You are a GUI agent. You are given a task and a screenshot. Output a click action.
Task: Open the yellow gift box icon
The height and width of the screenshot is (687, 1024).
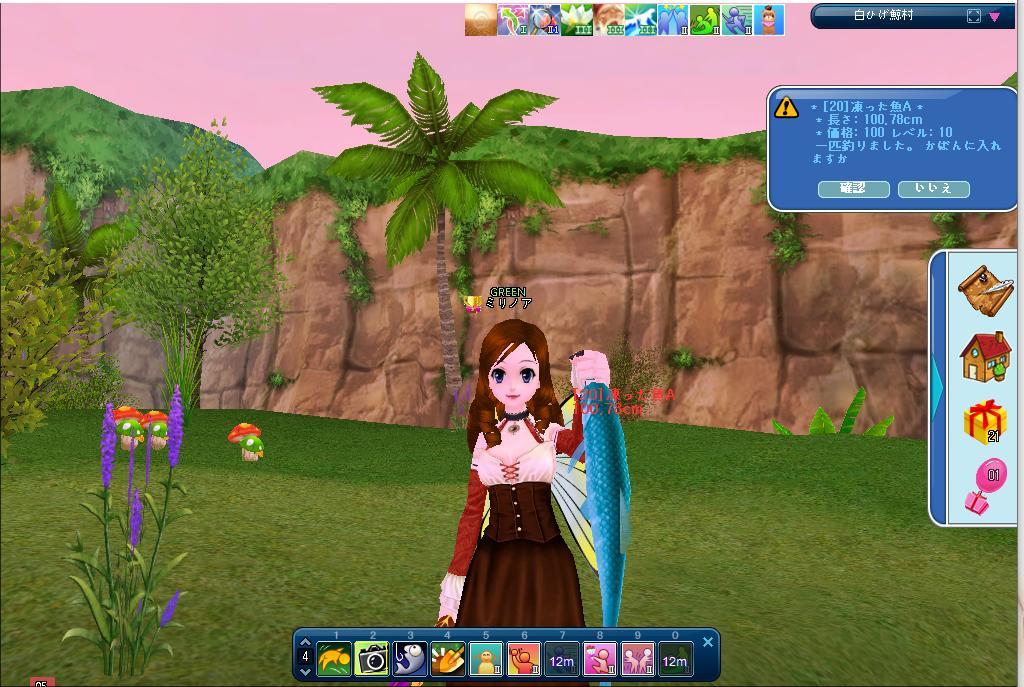(985, 421)
